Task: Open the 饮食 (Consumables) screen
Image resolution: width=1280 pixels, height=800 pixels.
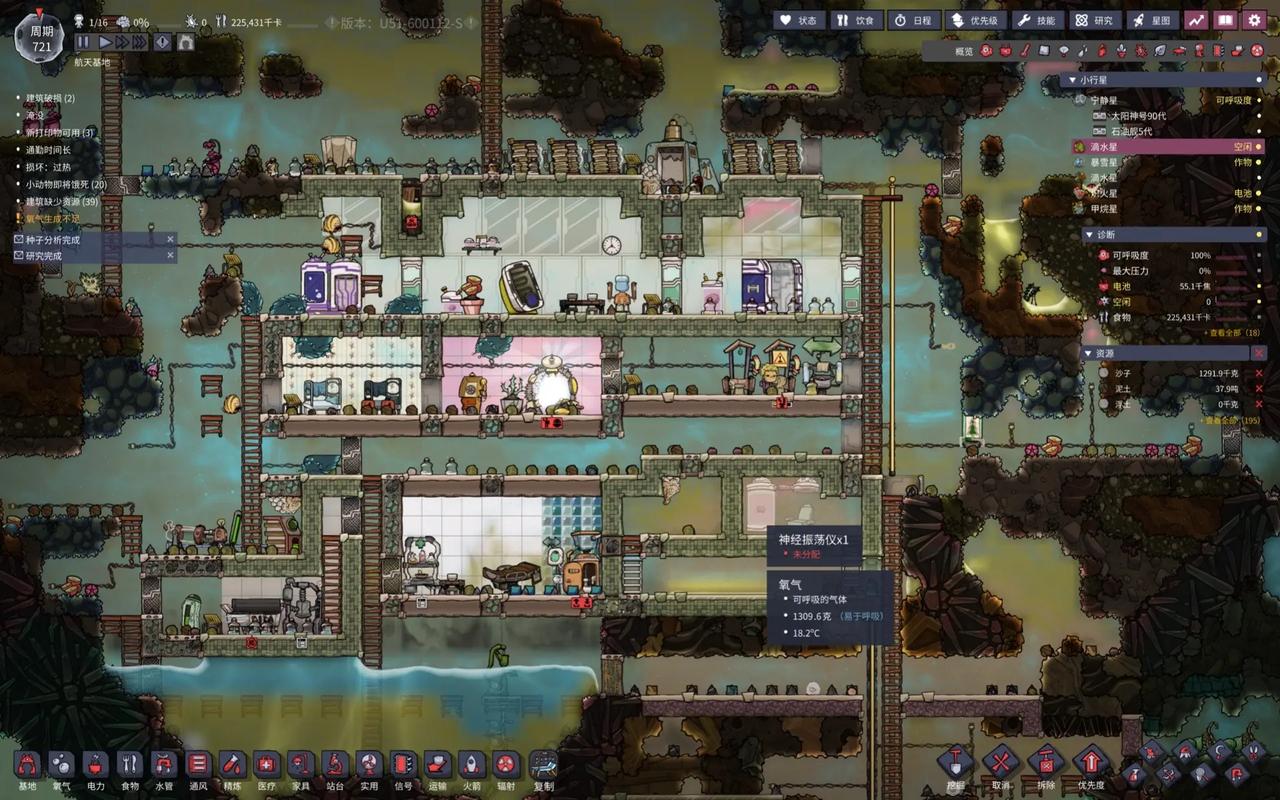Action: (x=855, y=20)
